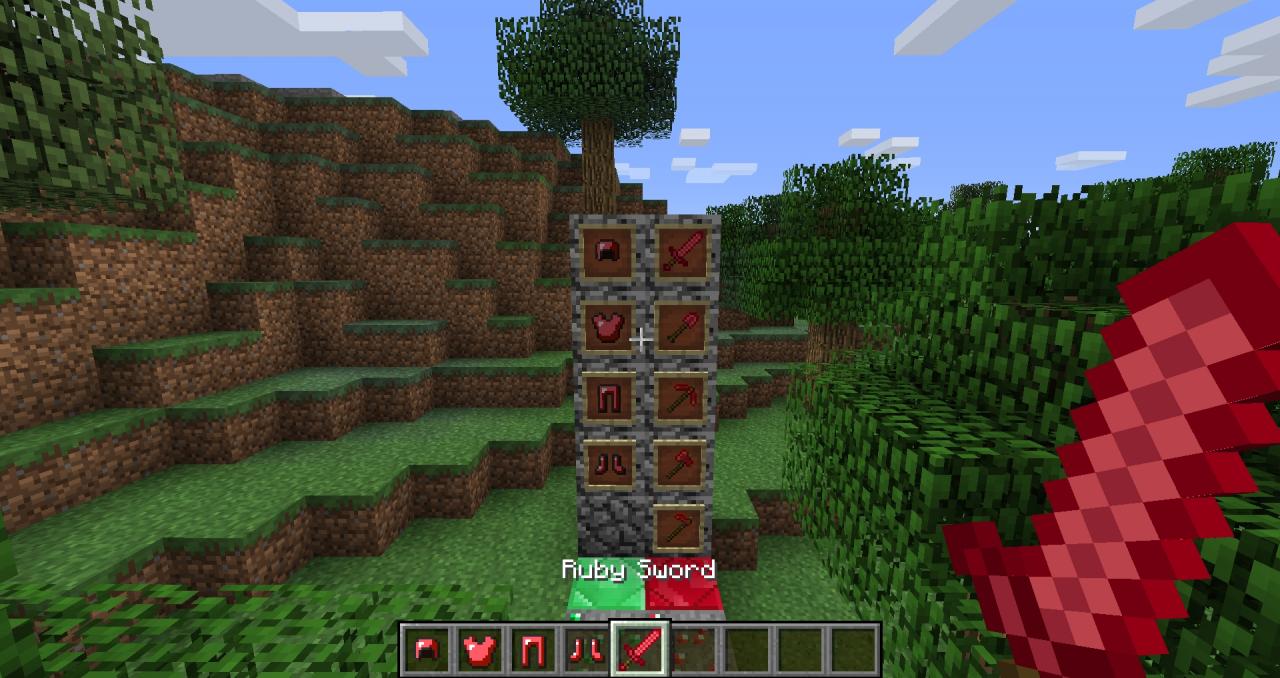Select the ruby helmet hotbar slot
This screenshot has width=1280, height=678.
click(425, 650)
